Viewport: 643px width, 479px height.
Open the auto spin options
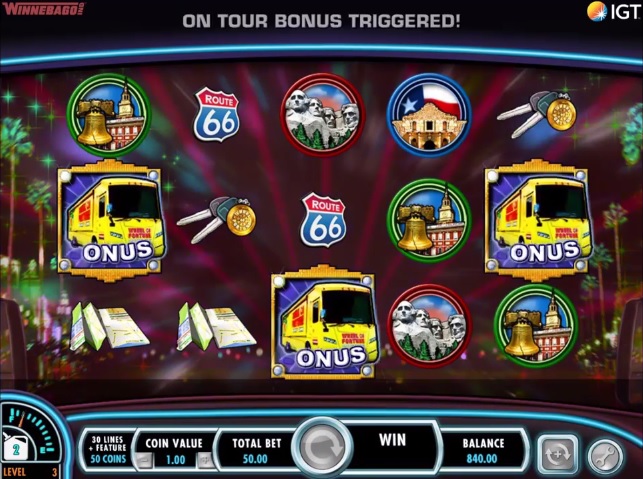[x=557, y=453]
